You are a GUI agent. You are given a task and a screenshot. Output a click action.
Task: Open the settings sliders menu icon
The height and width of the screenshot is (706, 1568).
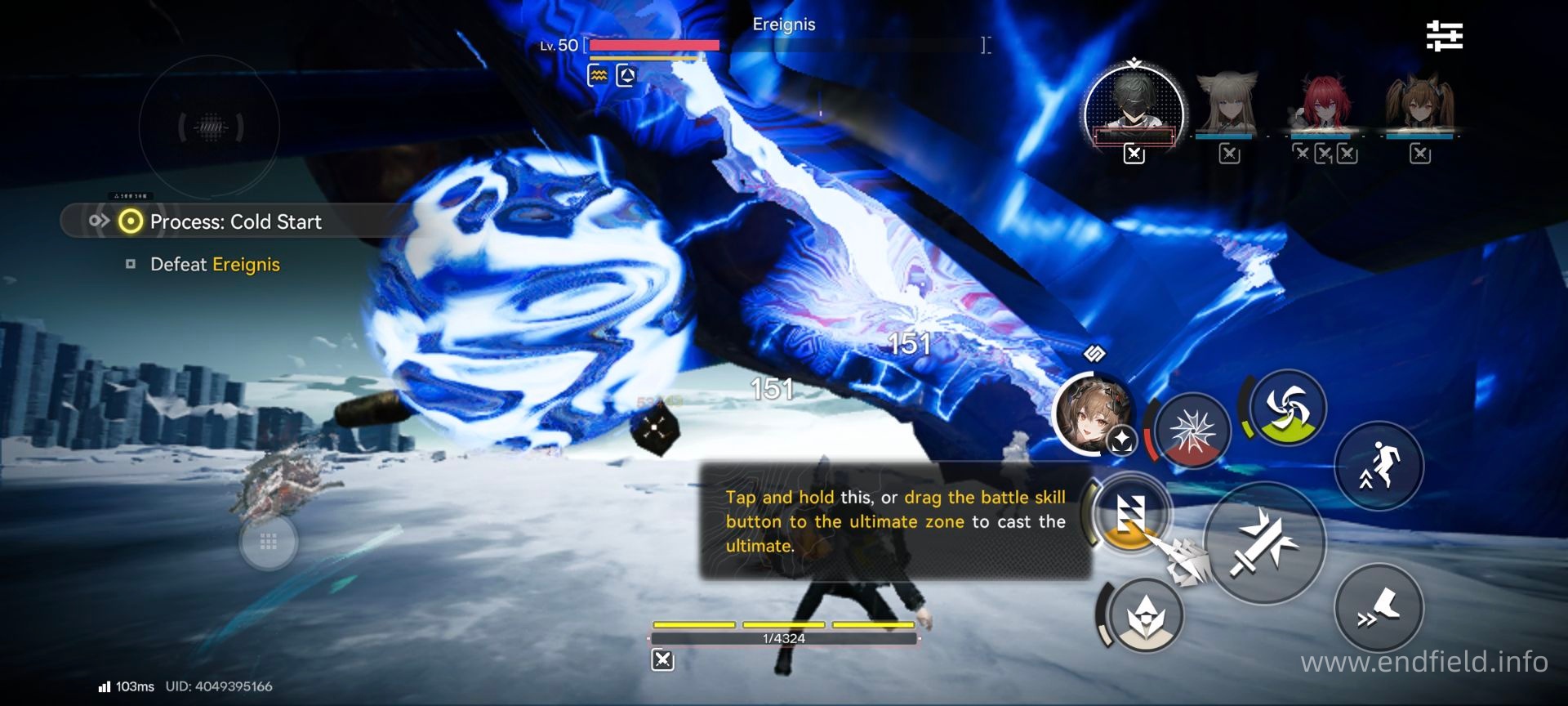coord(1444,37)
